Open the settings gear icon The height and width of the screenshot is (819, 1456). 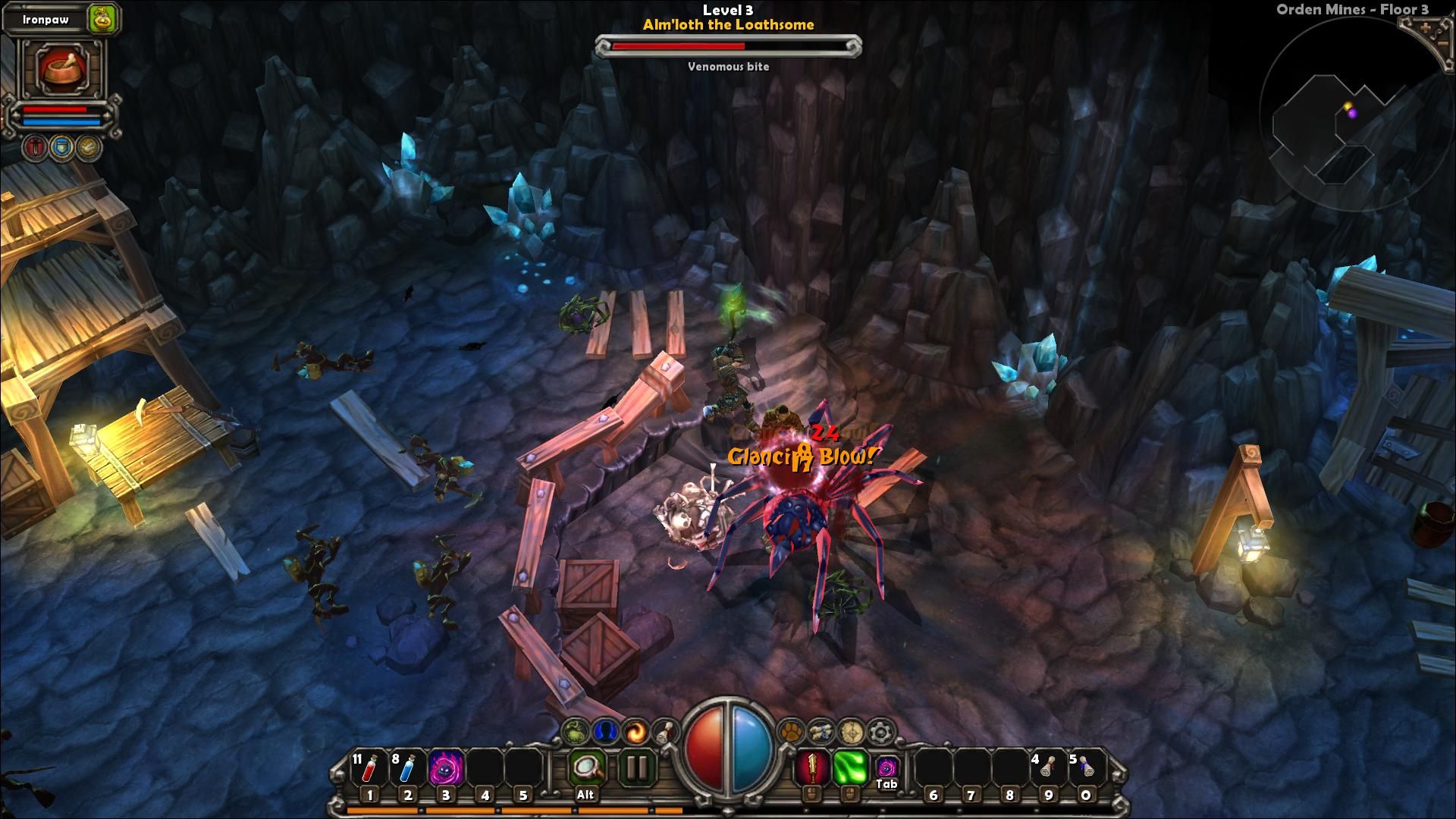point(880,733)
